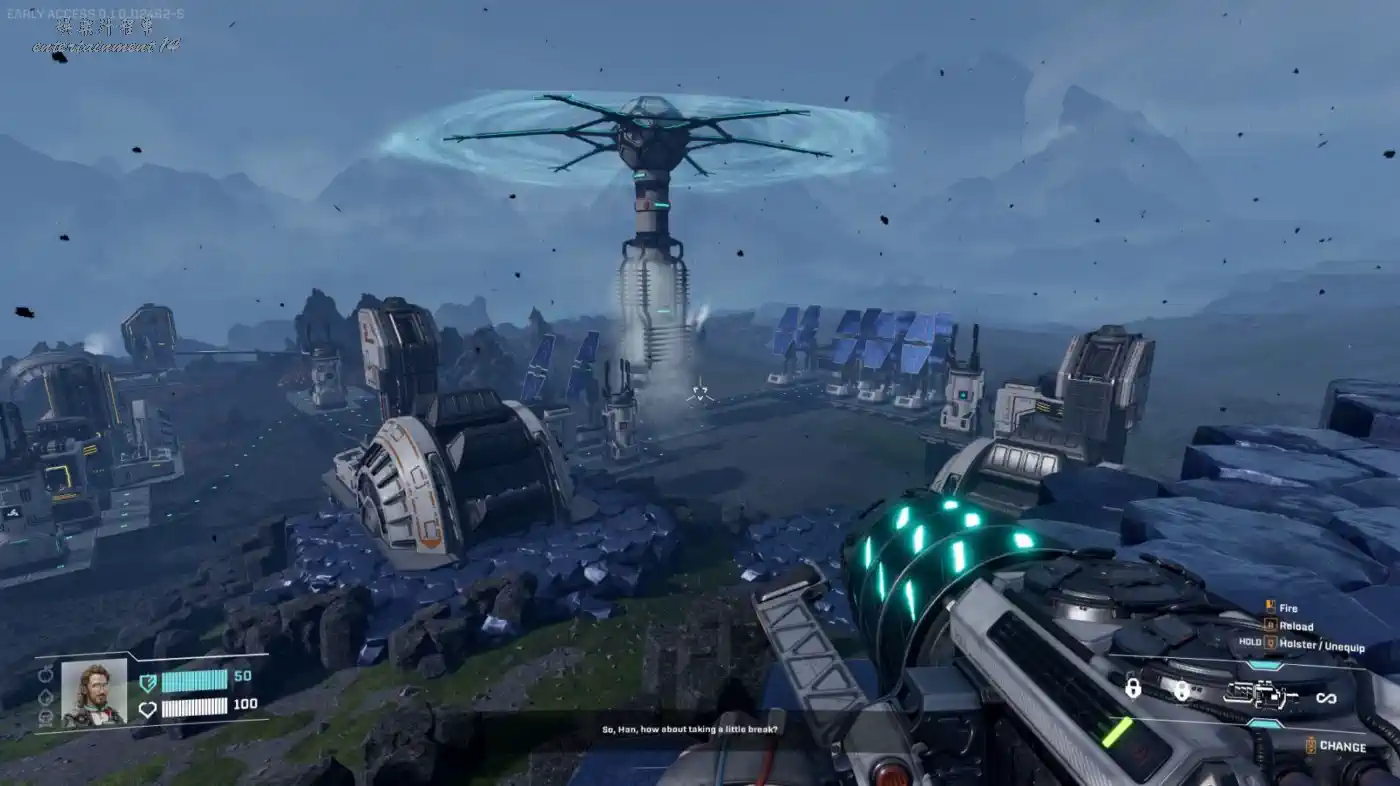
Task: Select the equipped drill weapon icon
Action: [1260, 695]
